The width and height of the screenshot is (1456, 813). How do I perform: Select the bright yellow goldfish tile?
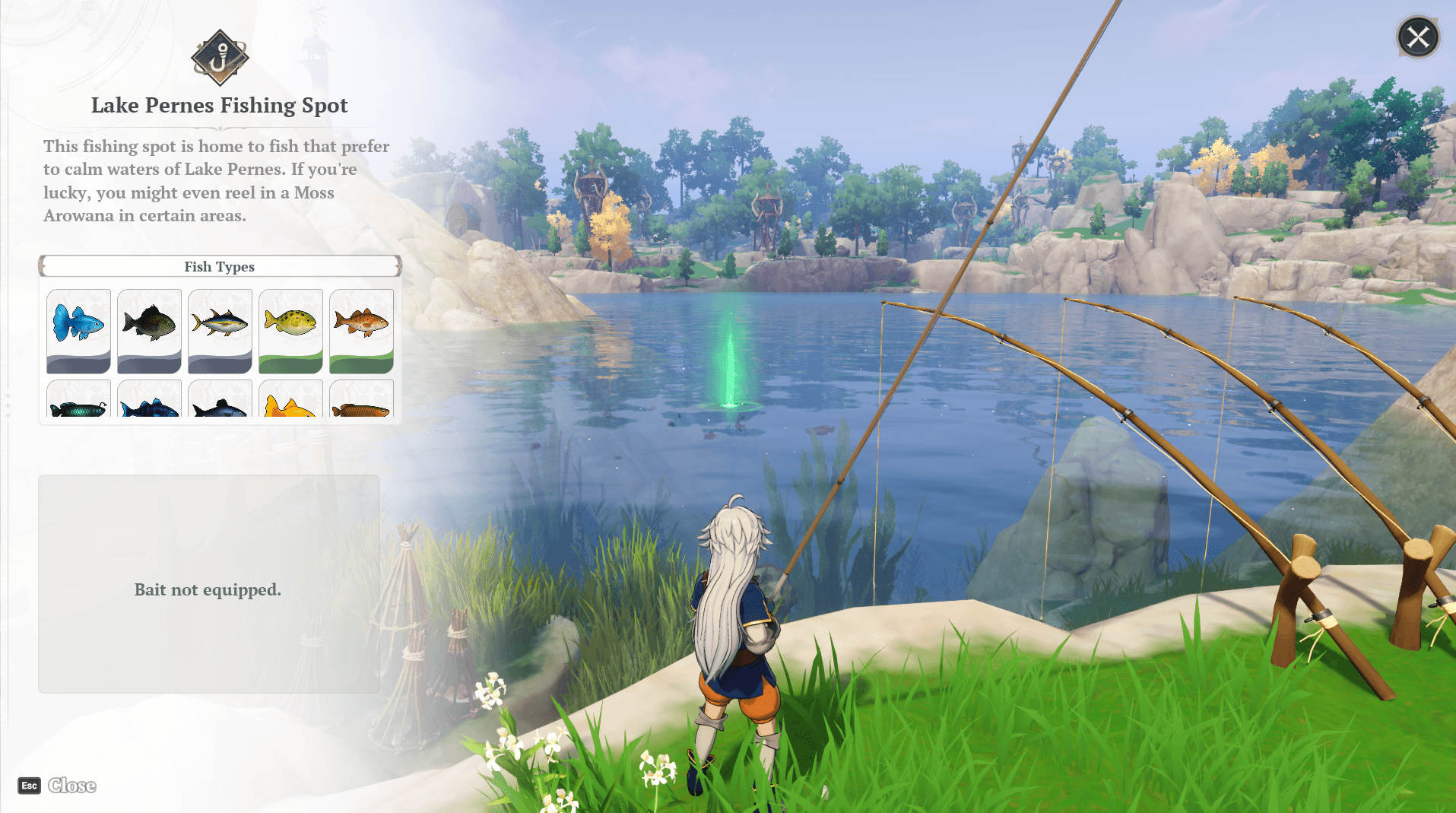click(x=290, y=400)
